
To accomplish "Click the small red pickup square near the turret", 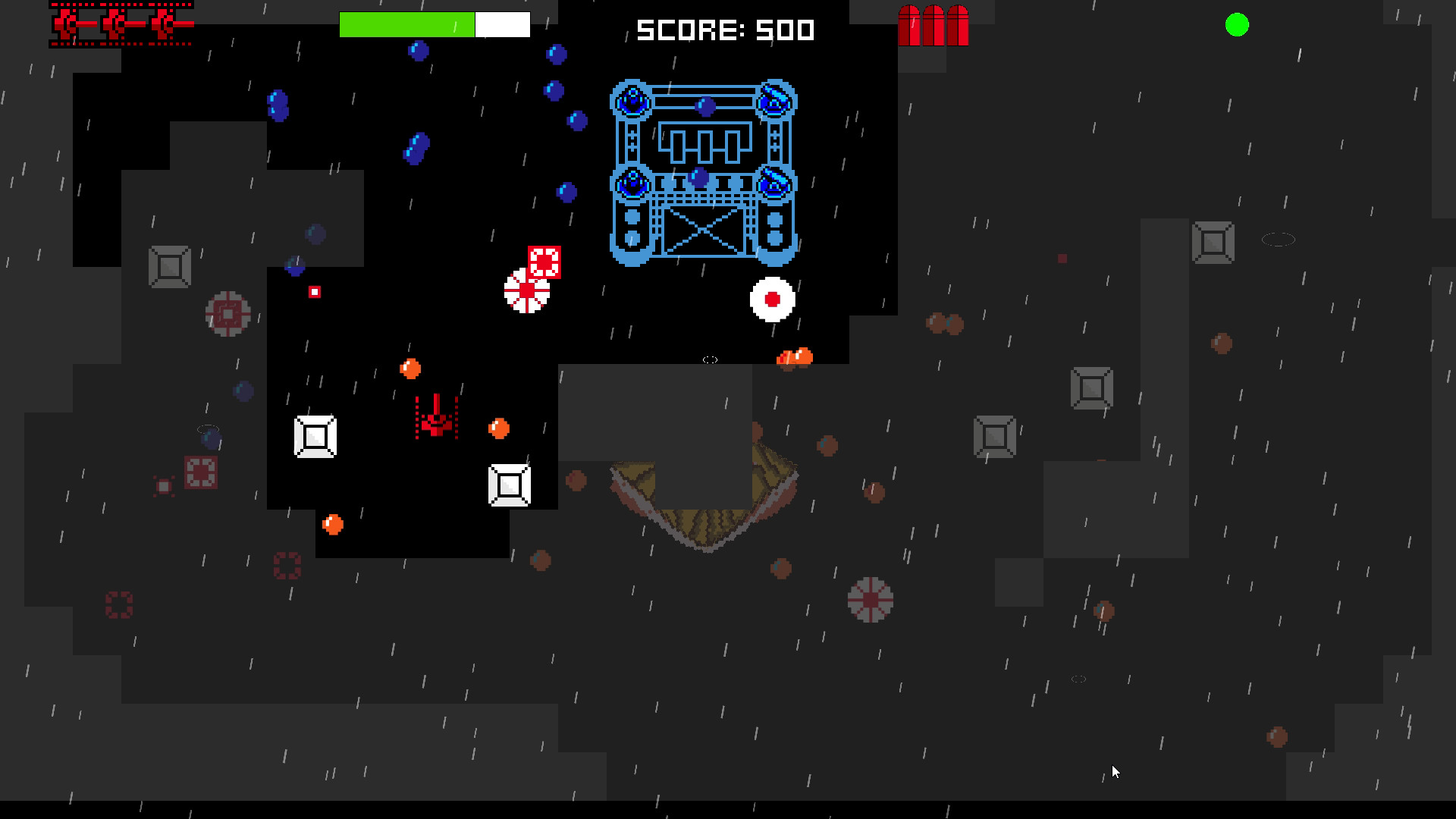I will pos(315,291).
